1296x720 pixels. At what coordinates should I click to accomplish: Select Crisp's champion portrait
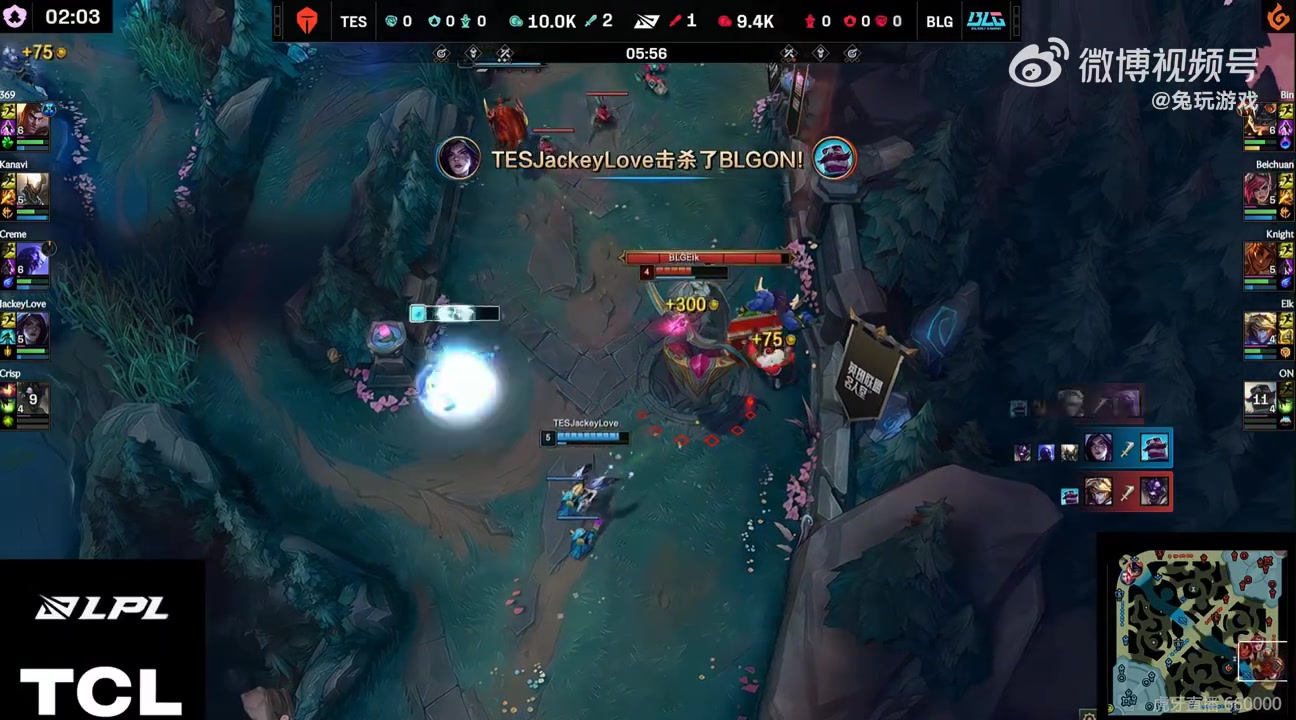(32, 399)
